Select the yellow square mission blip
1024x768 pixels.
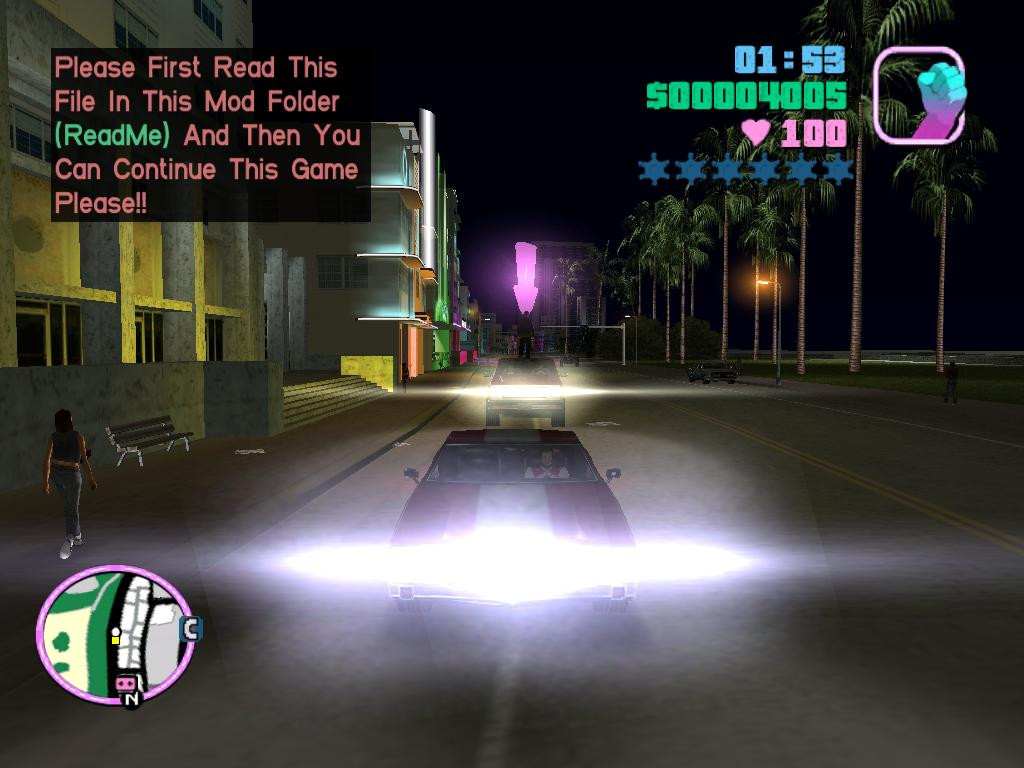115,639
